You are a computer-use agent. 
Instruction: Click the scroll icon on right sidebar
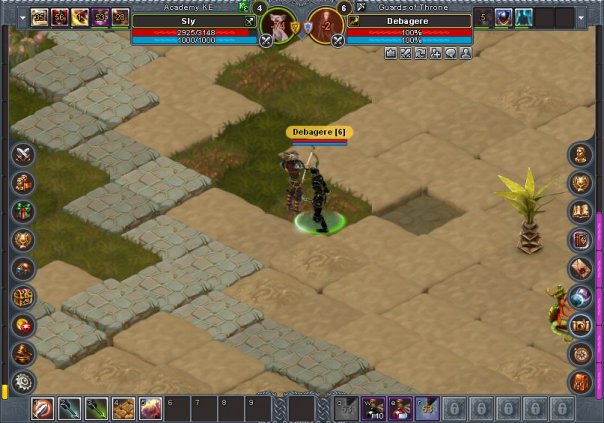click(x=581, y=268)
